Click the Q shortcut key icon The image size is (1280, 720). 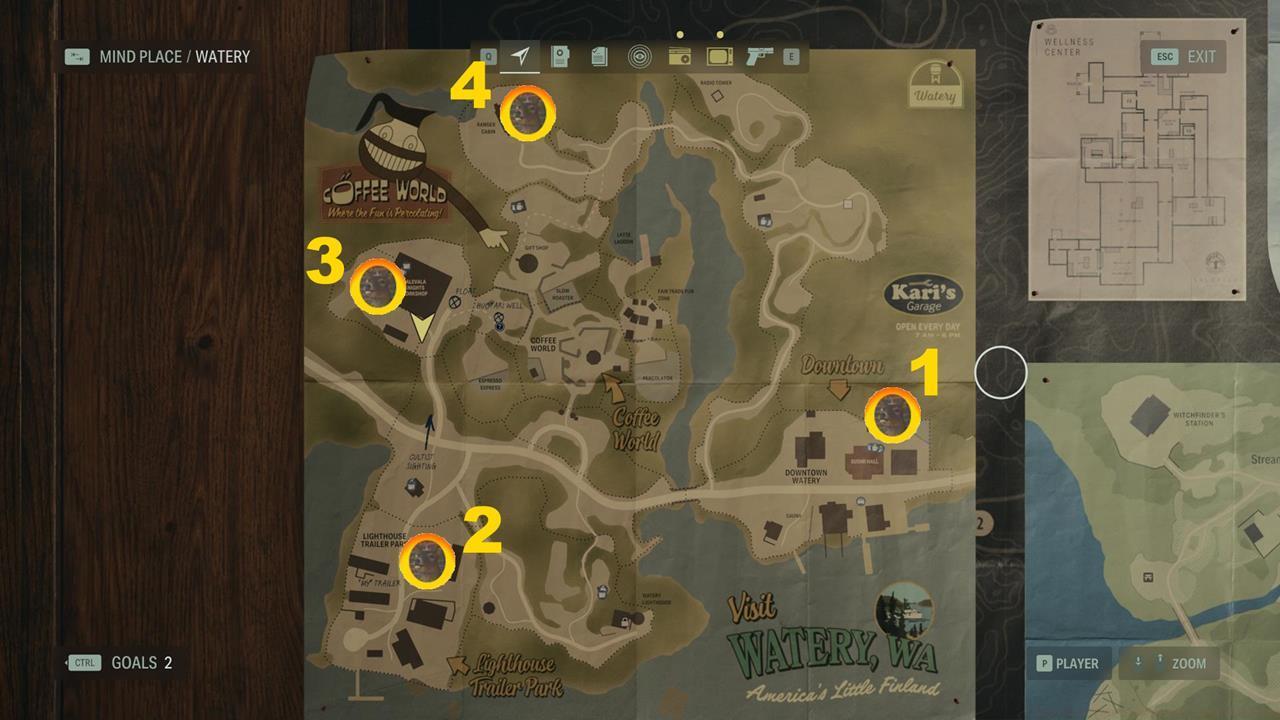(488, 58)
